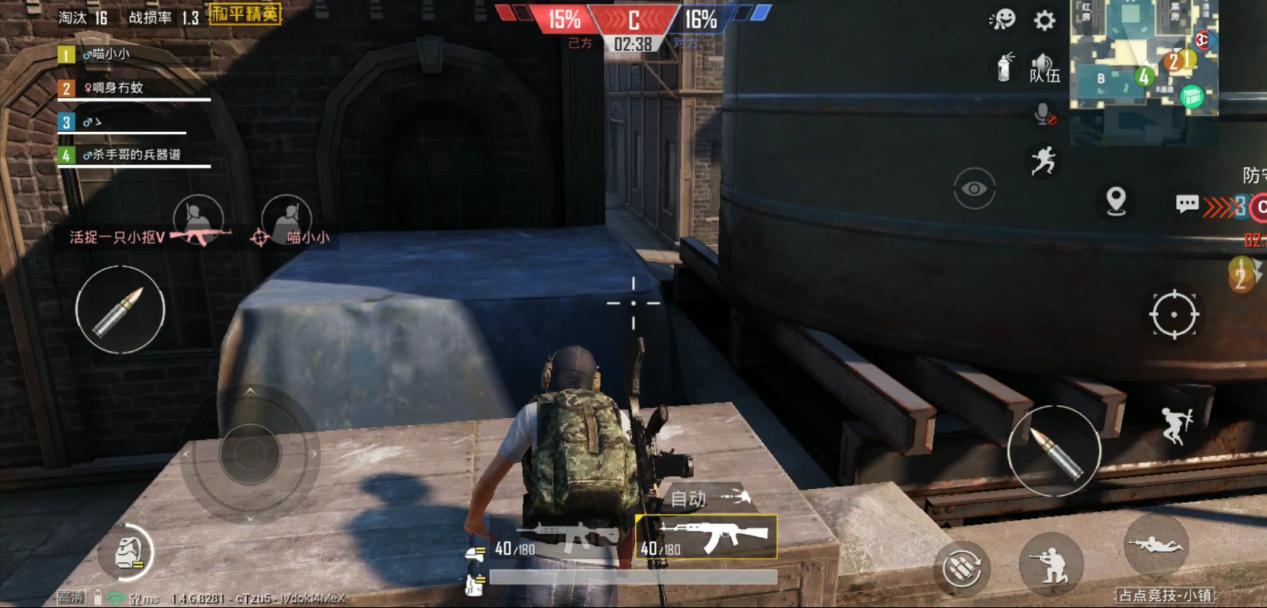Fire with the left-side bullet button
Screen dimensions: 1267x608
(x=120, y=309)
